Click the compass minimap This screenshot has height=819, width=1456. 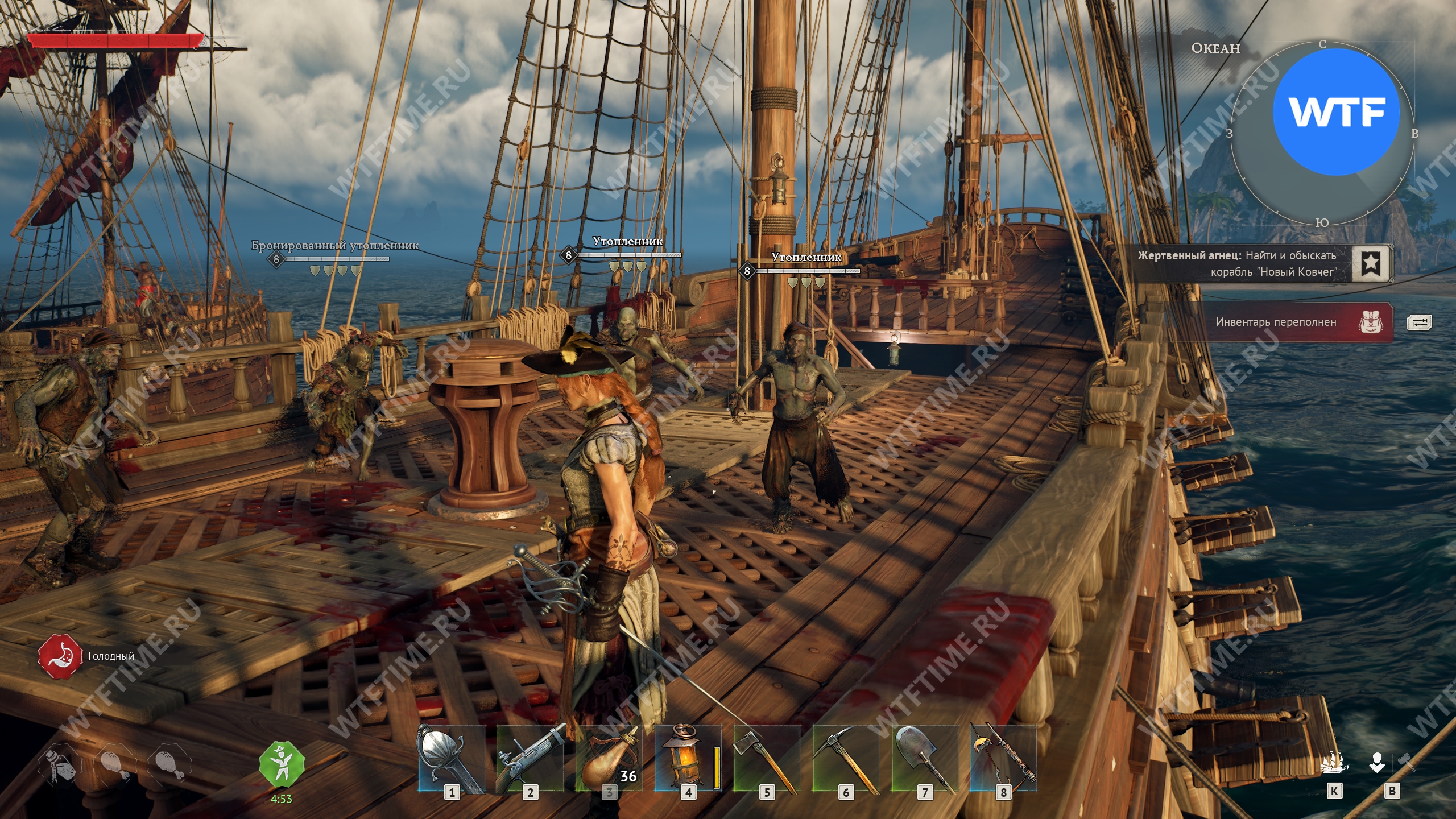pyautogui.click(x=1322, y=134)
